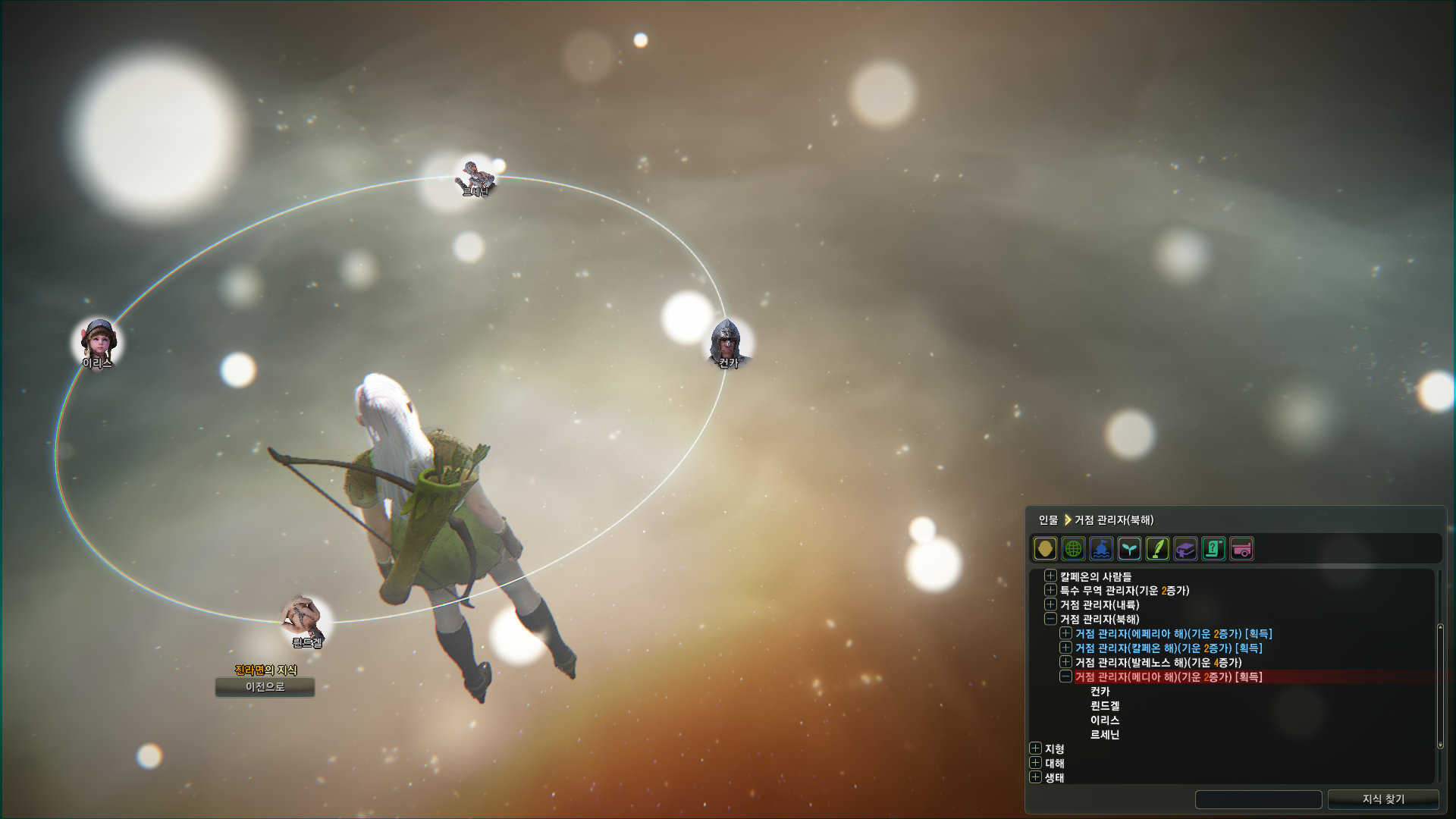Select the question-mark scroll category icon
The height and width of the screenshot is (819, 1456).
1213,548
